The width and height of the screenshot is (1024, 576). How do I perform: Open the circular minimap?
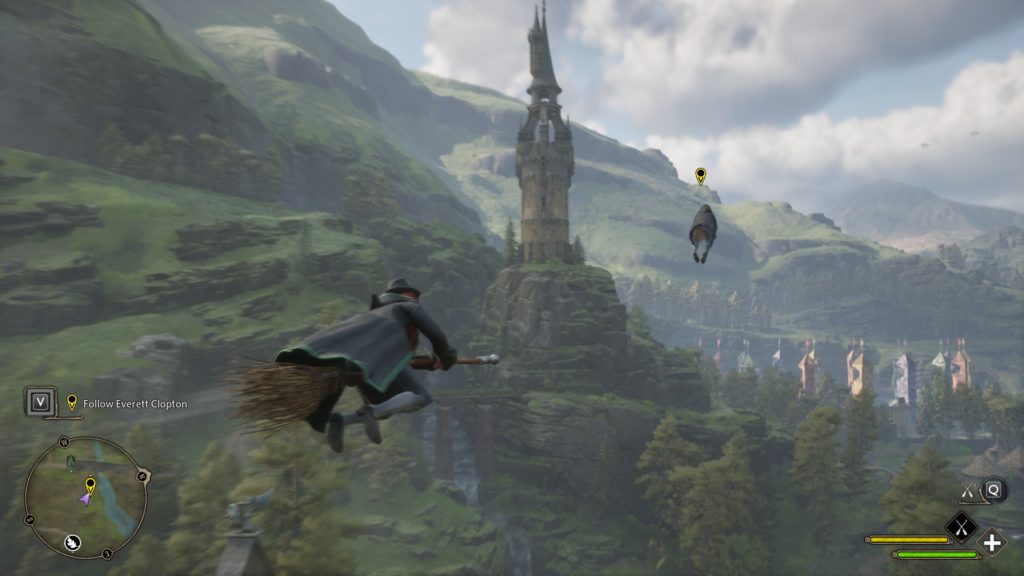coord(86,497)
